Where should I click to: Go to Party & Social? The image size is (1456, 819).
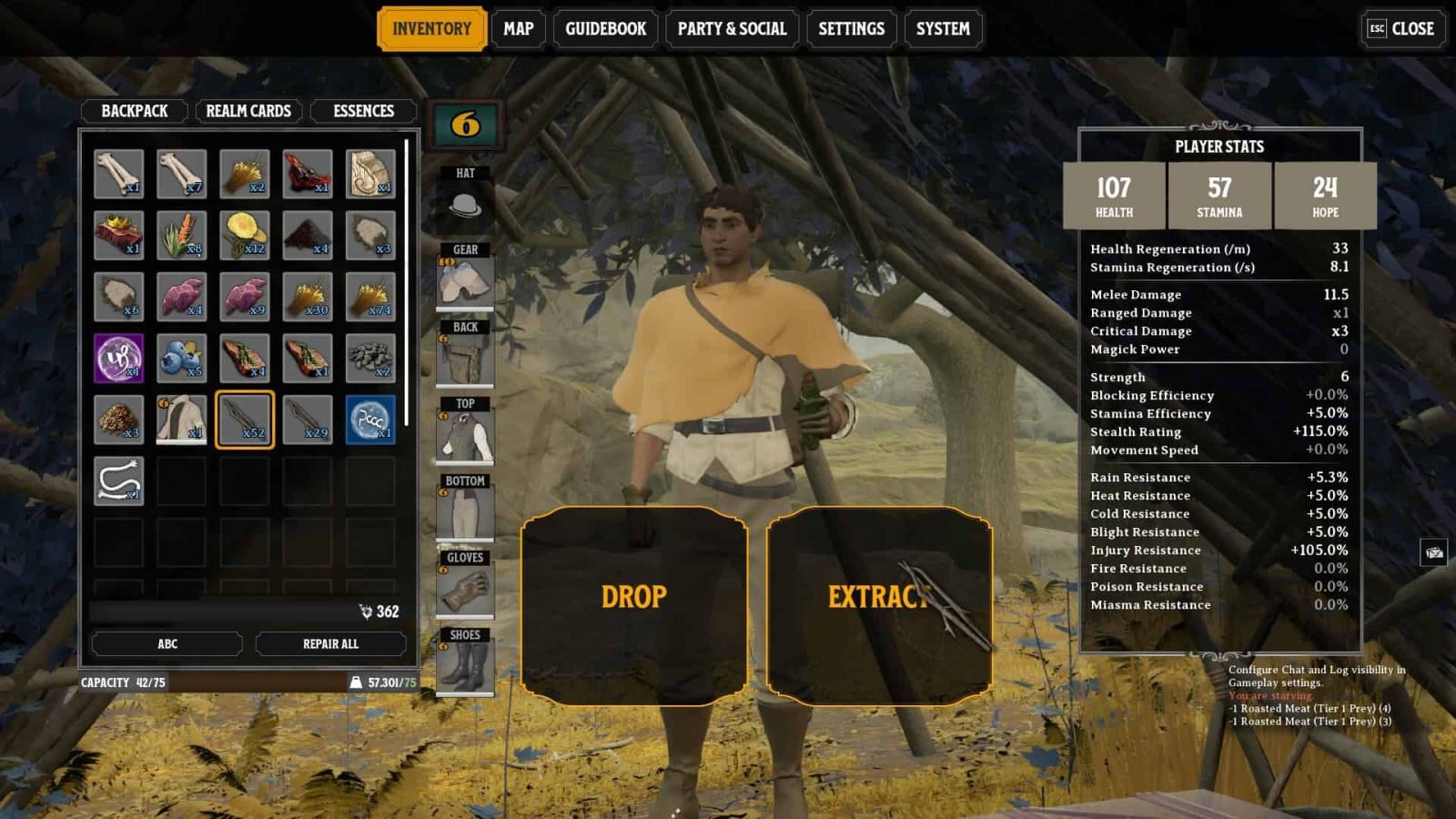tap(732, 29)
